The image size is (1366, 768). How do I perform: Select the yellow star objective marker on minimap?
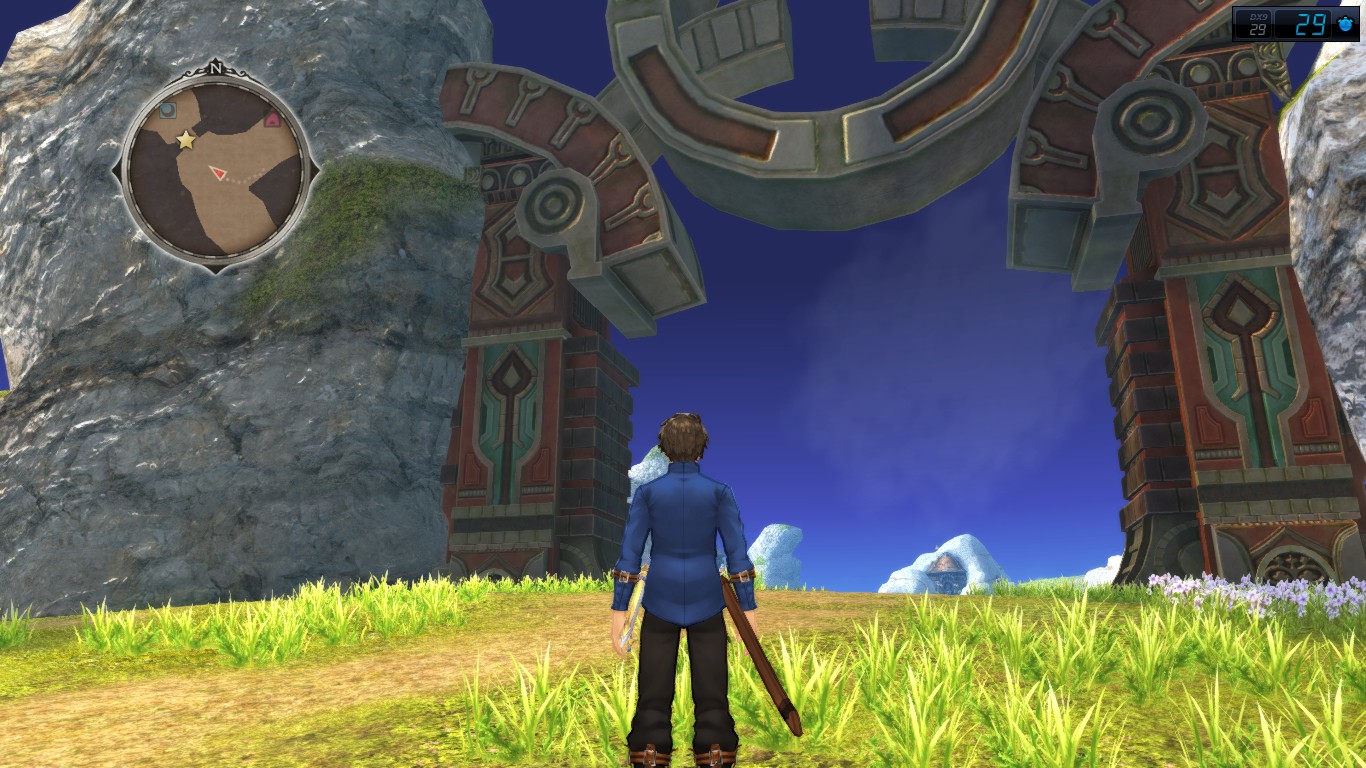click(186, 140)
